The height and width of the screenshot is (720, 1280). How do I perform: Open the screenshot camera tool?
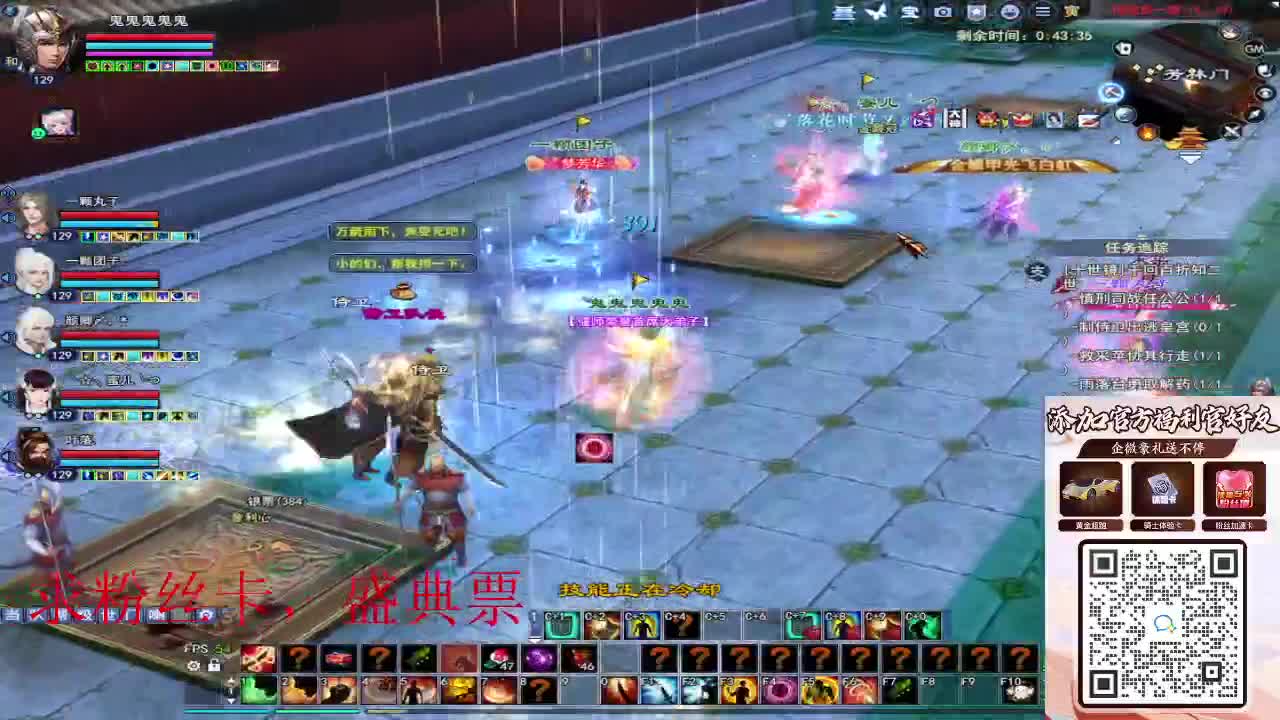click(x=940, y=10)
